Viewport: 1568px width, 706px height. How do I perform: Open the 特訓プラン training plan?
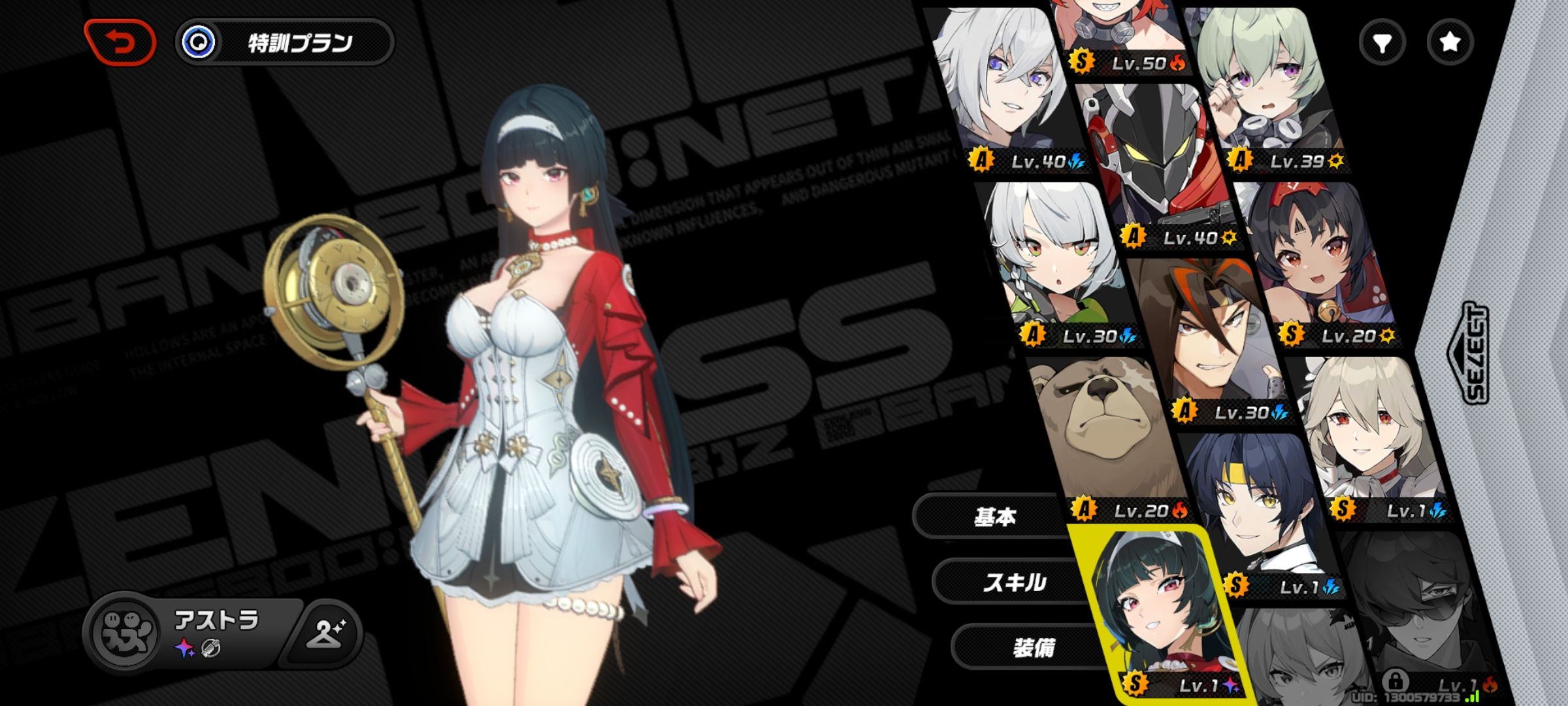click(x=285, y=43)
